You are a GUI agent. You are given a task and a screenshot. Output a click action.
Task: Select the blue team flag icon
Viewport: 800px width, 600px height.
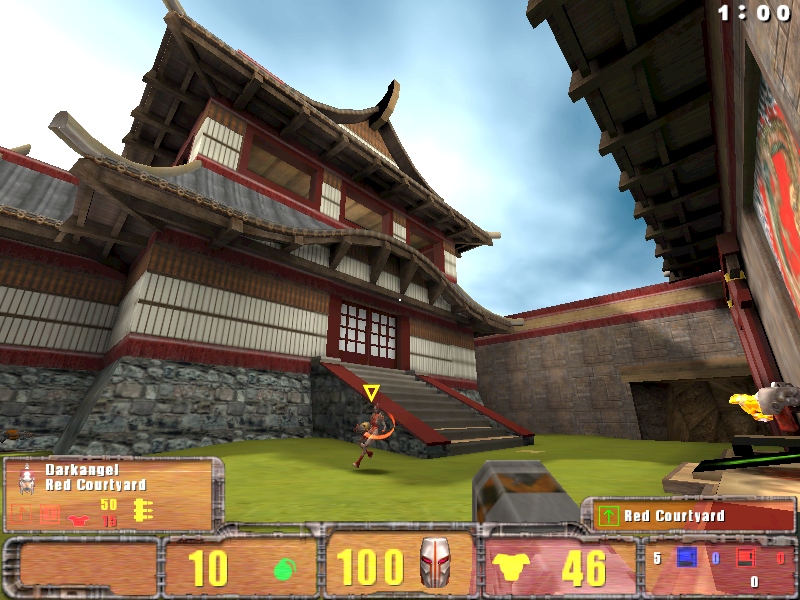click(687, 557)
